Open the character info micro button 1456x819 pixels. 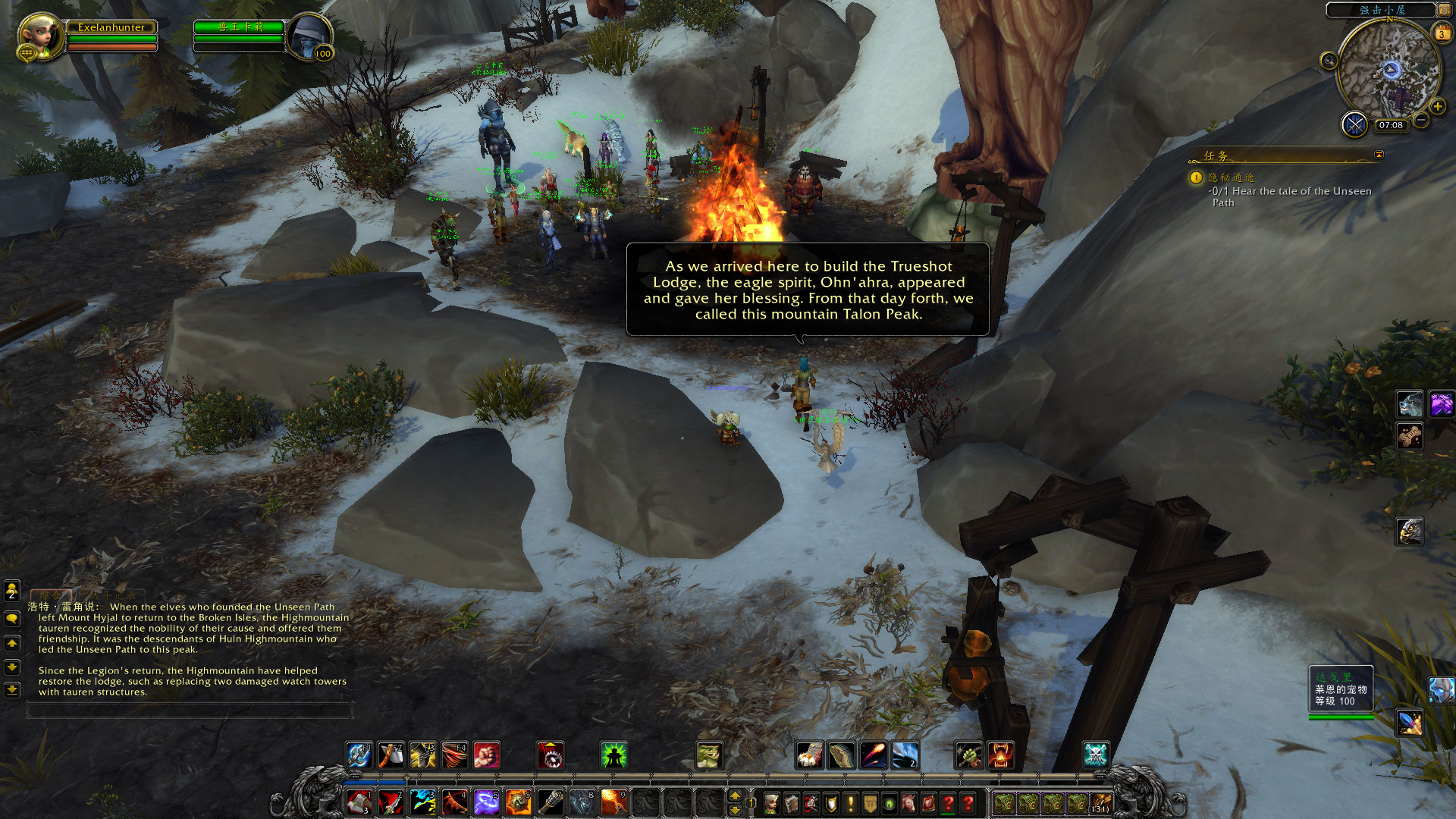pyautogui.click(x=770, y=803)
